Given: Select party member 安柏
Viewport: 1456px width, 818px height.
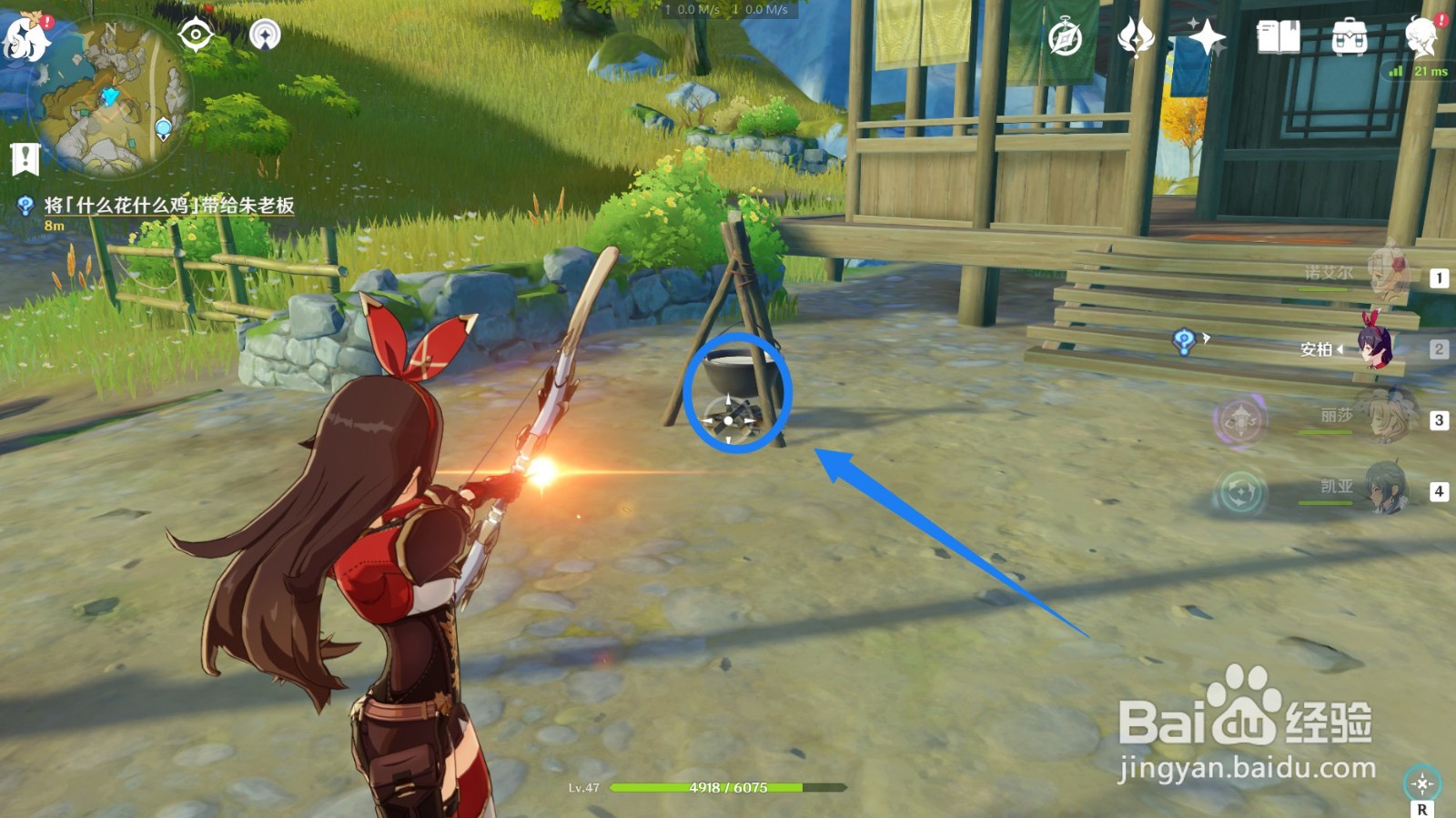Looking at the screenshot, I should (x=1376, y=346).
